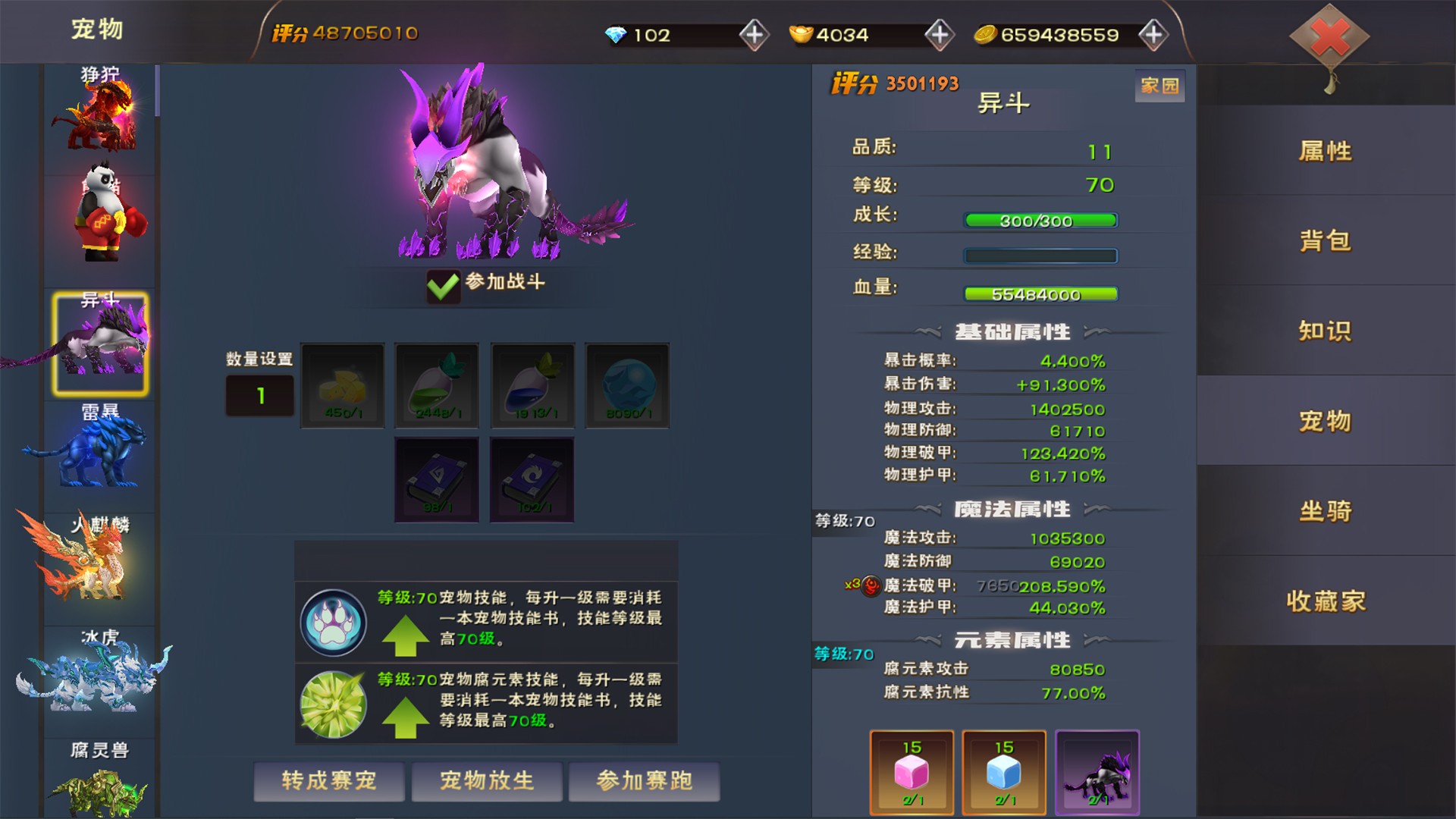
Task: Edit the 数量设置 quantity field
Action: pos(259,395)
